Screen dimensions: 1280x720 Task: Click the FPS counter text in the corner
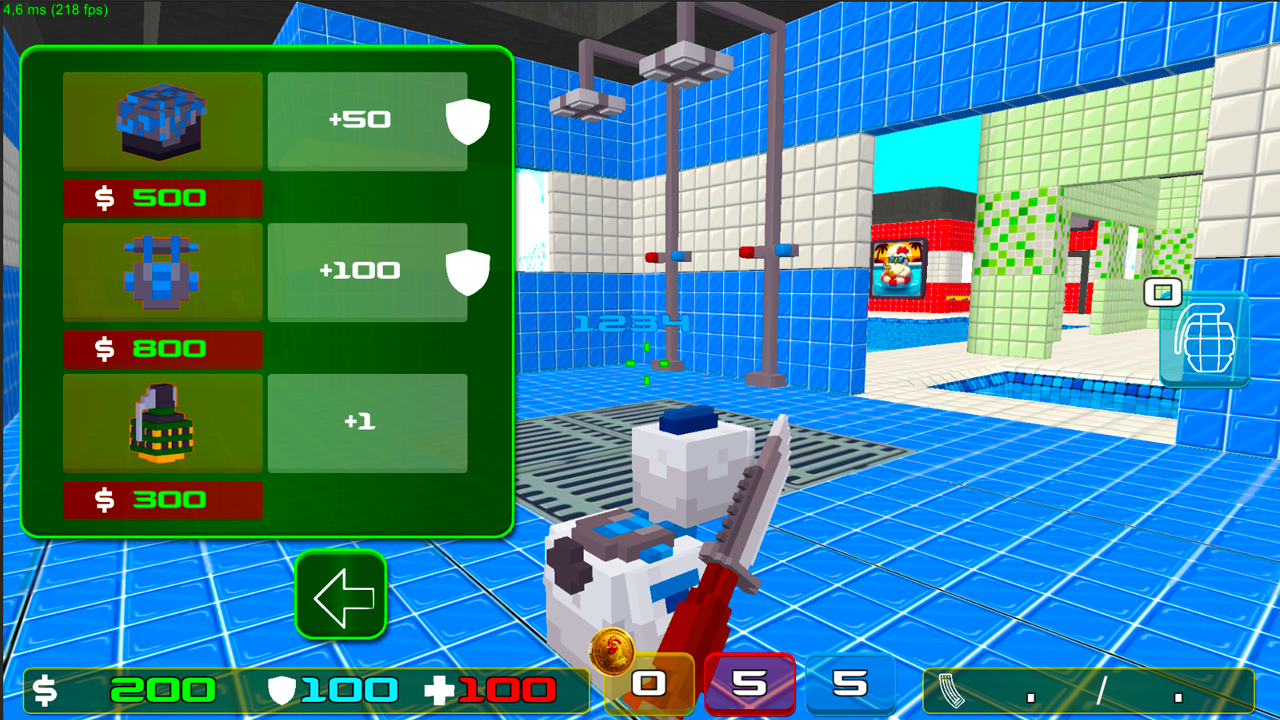pos(56,8)
